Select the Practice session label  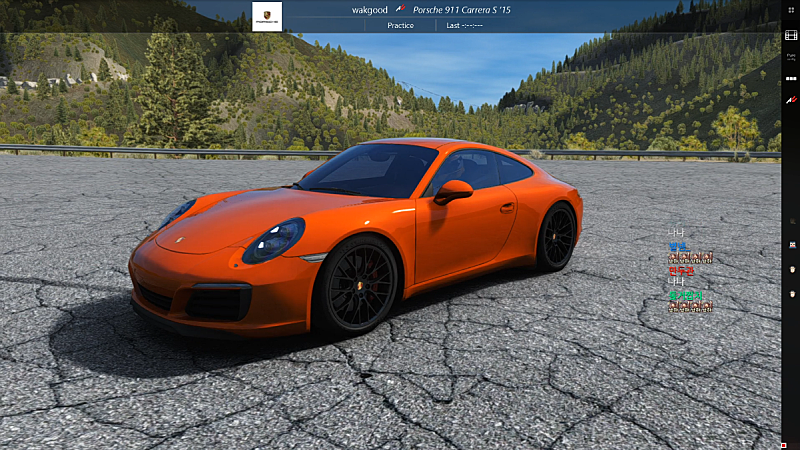tap(401, 25)
